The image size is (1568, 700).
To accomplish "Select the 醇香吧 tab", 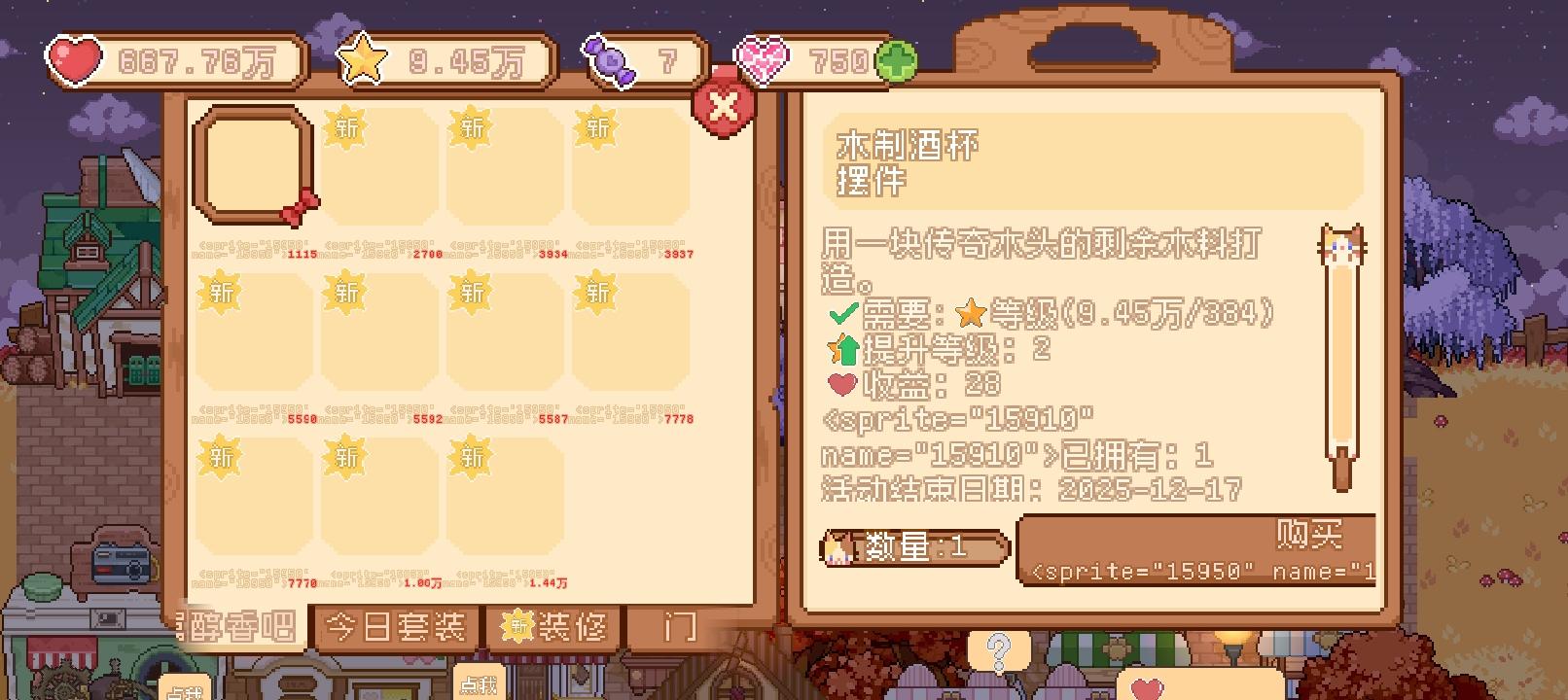I will tap(238, 628).
